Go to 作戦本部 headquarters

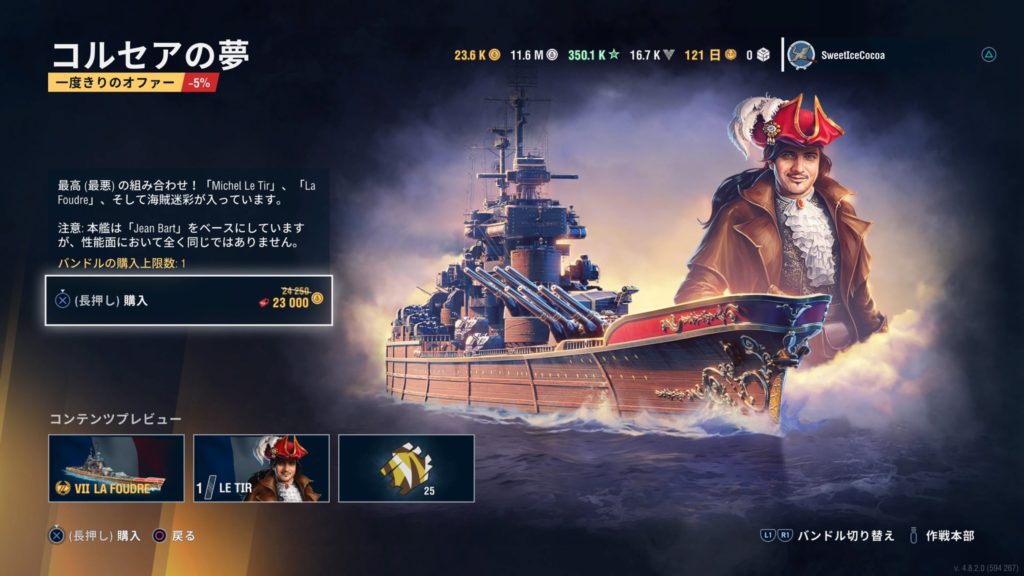tap(949, 535)
